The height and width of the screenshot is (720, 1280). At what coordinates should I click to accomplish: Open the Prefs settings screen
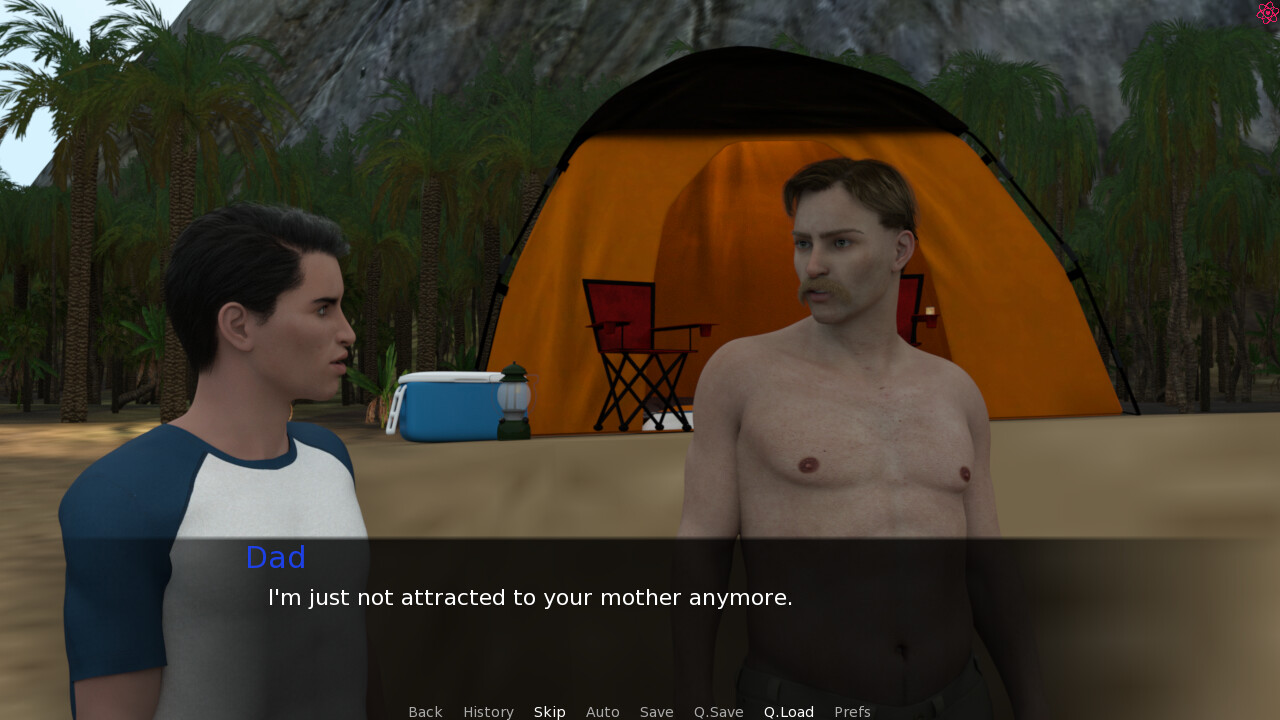pyautogui.click(x=852, y=712)
